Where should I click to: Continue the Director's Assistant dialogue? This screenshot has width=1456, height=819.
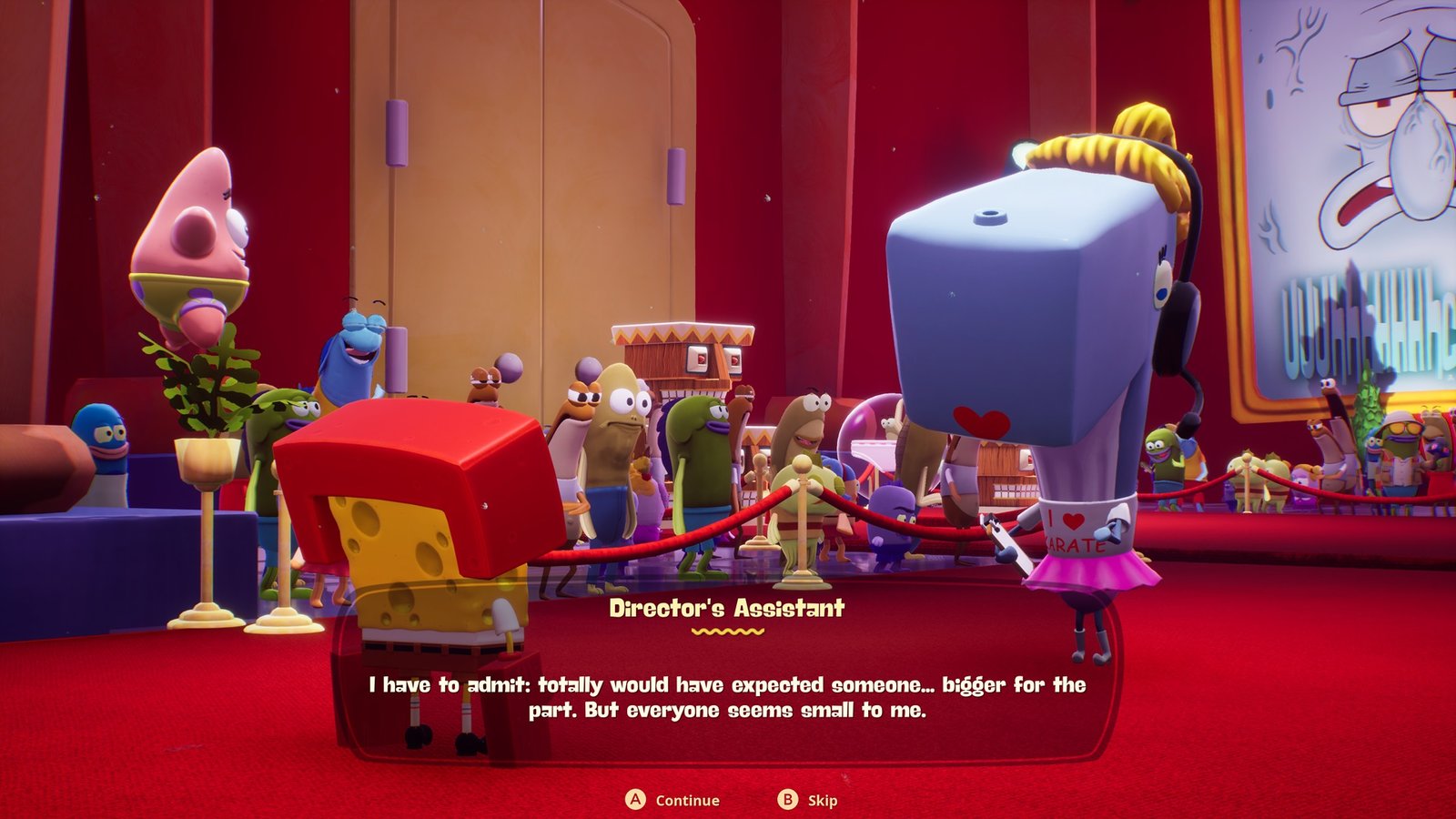672,800
